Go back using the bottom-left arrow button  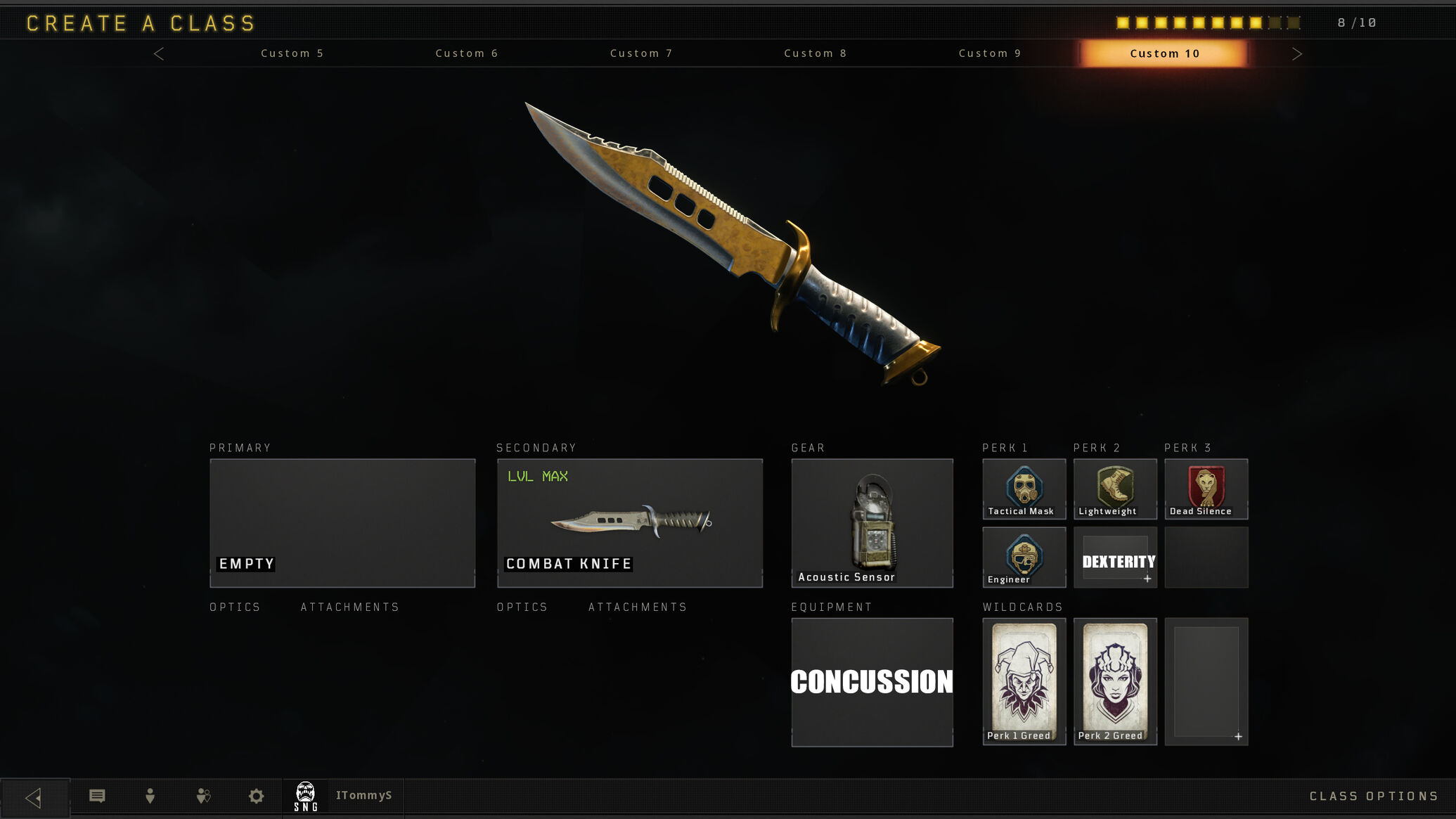(34, 797)
